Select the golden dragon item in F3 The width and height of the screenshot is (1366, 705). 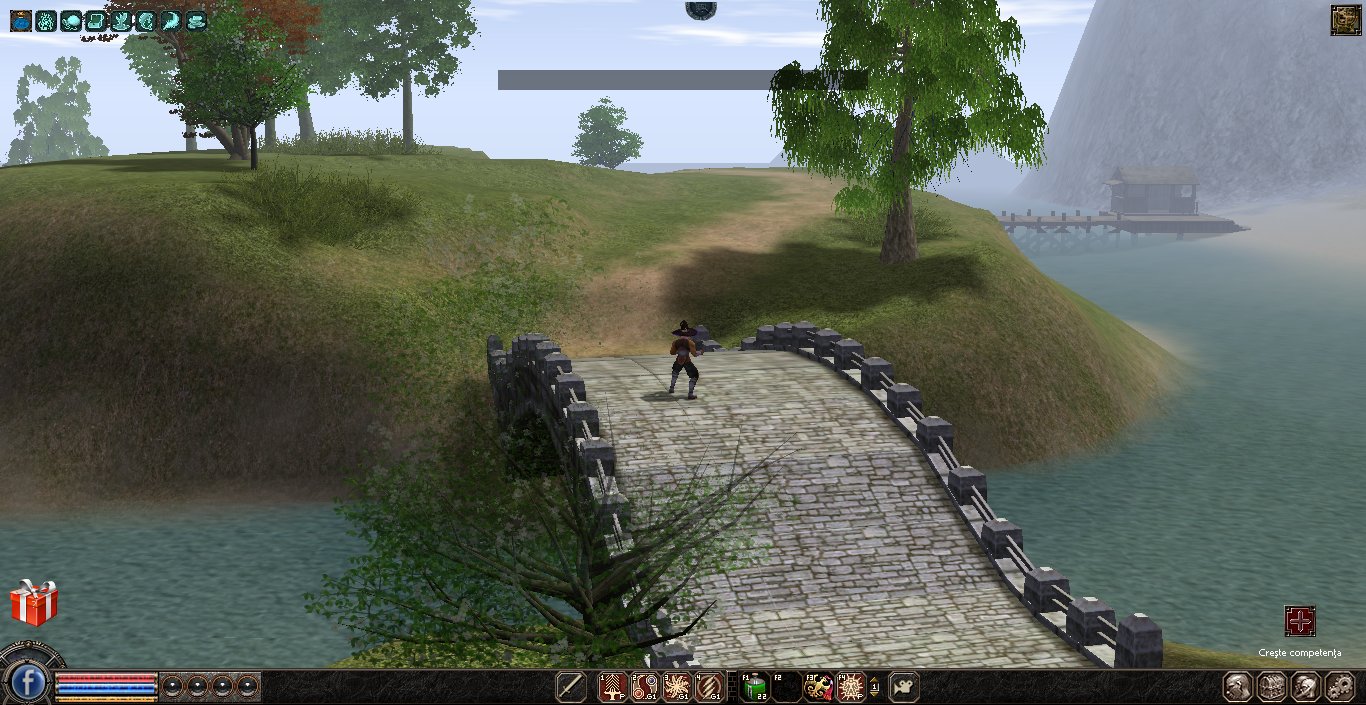click(x=819, y=687)
